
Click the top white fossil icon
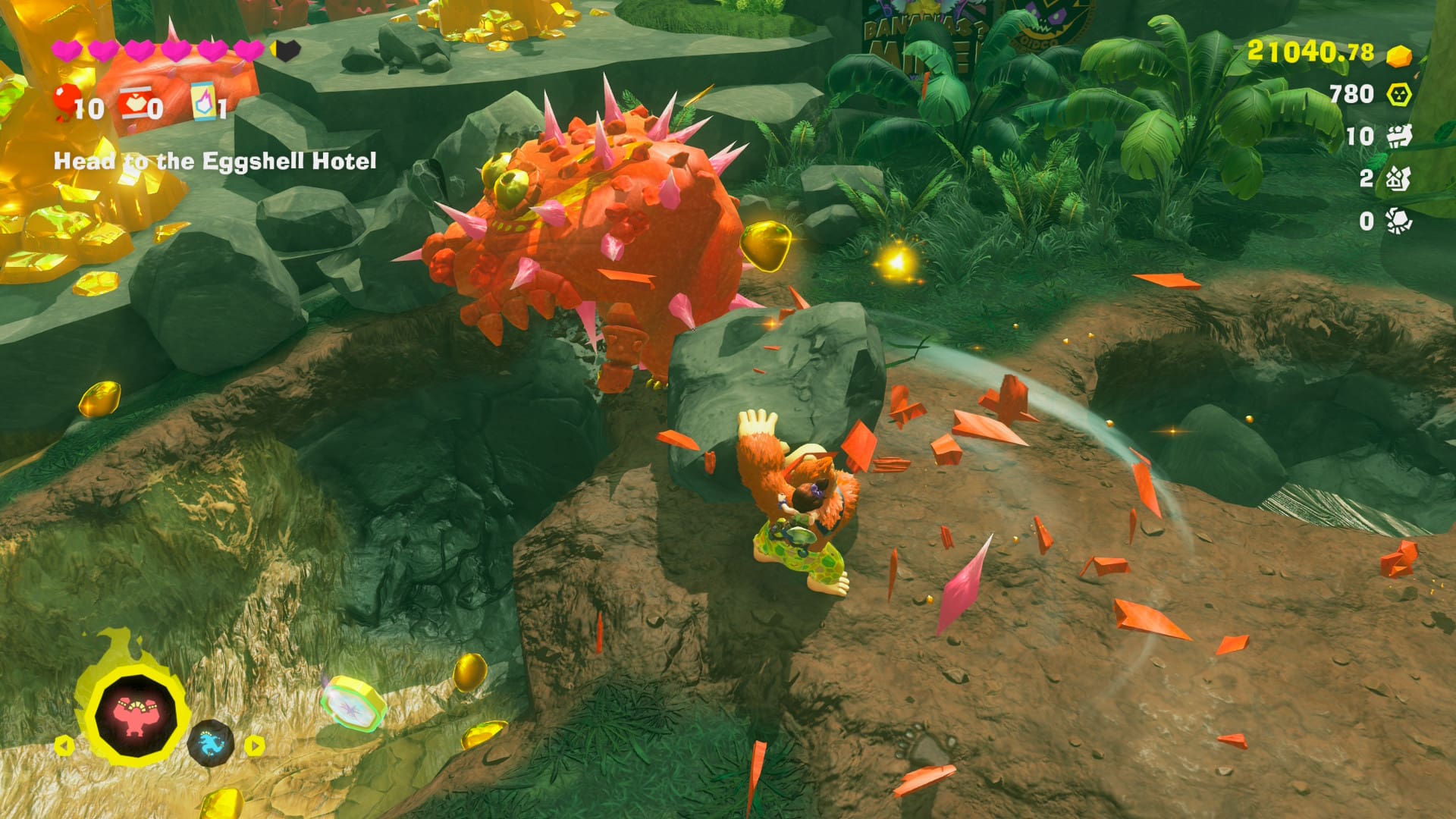[1398, 136]
